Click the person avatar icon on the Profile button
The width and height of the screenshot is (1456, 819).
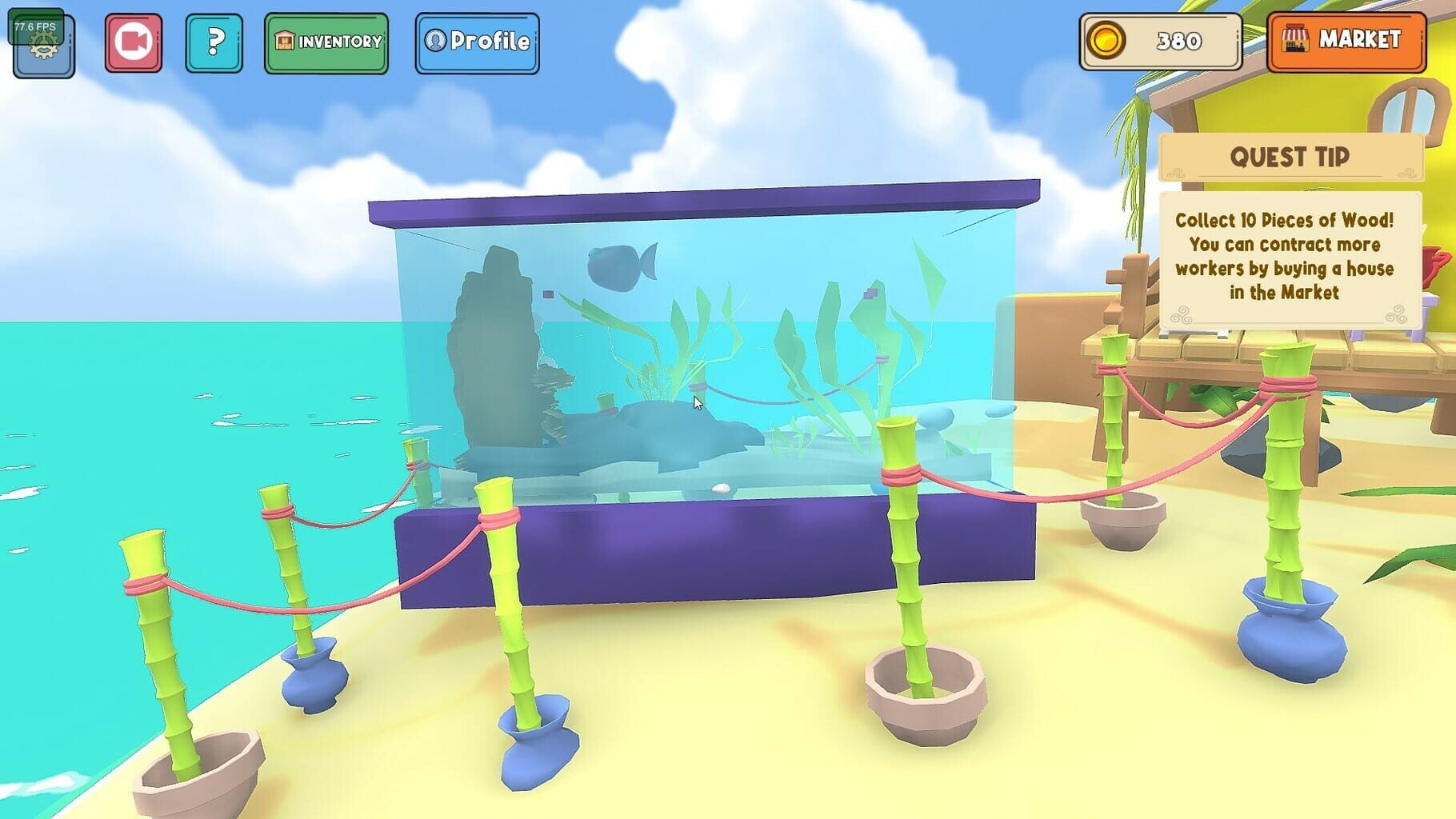coord(436,42)
